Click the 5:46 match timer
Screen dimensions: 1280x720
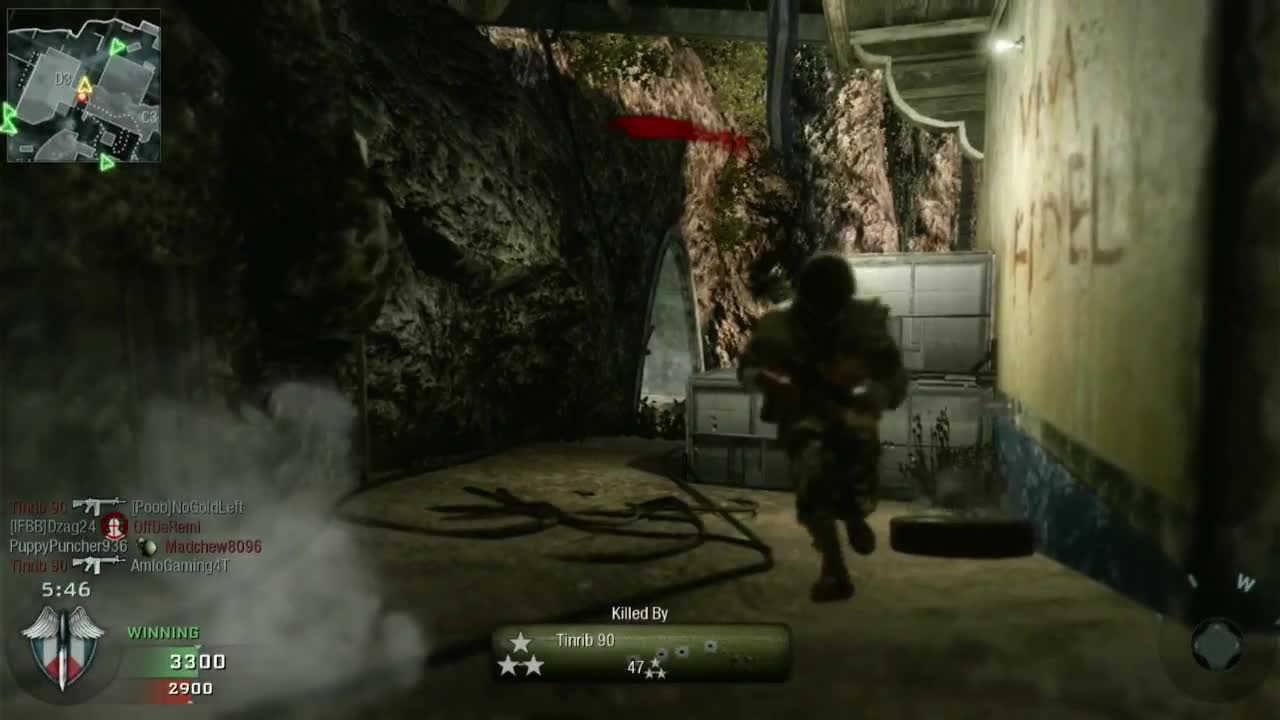point(66,588)
